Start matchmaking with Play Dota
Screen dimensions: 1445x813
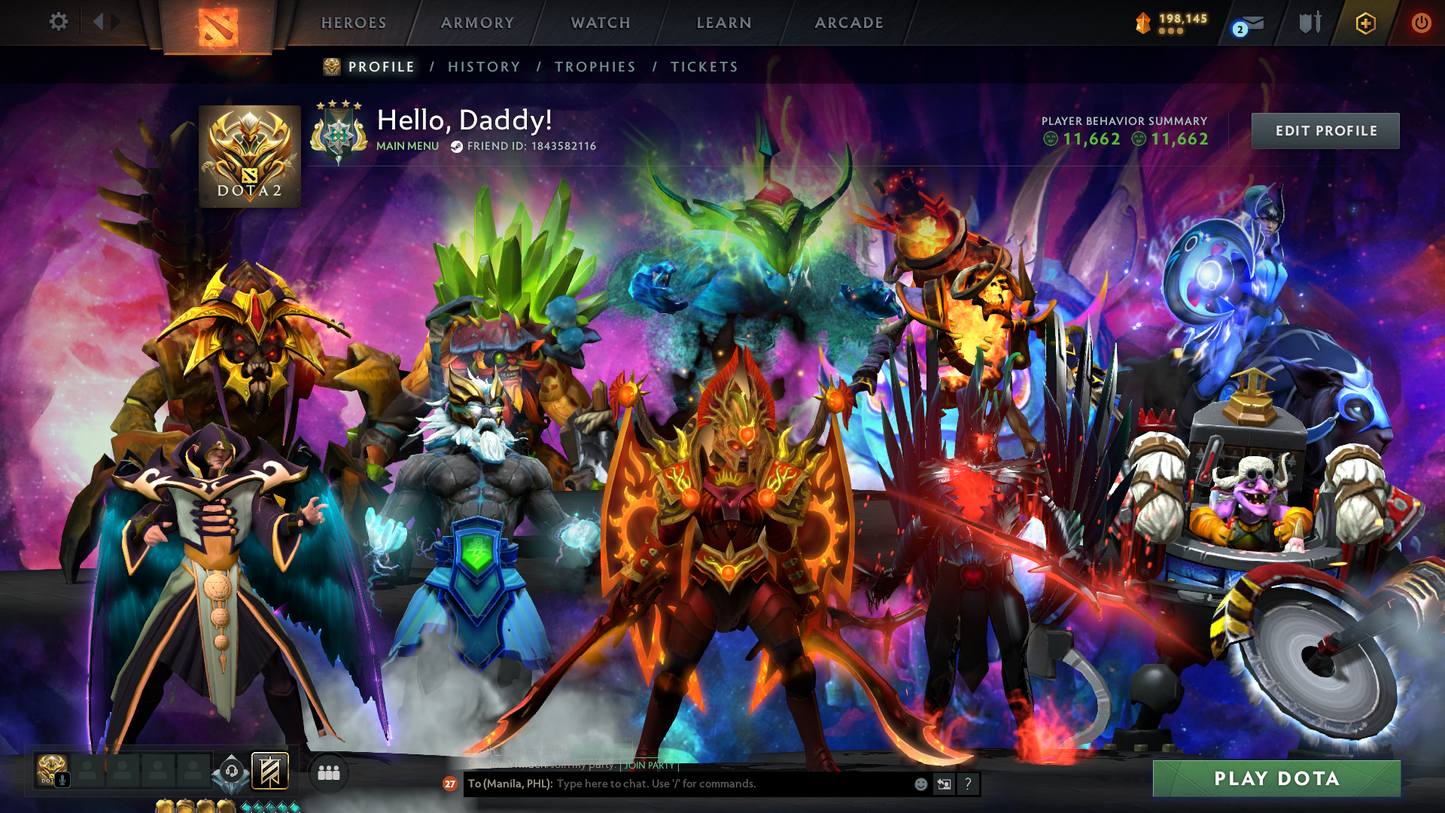1276,779
